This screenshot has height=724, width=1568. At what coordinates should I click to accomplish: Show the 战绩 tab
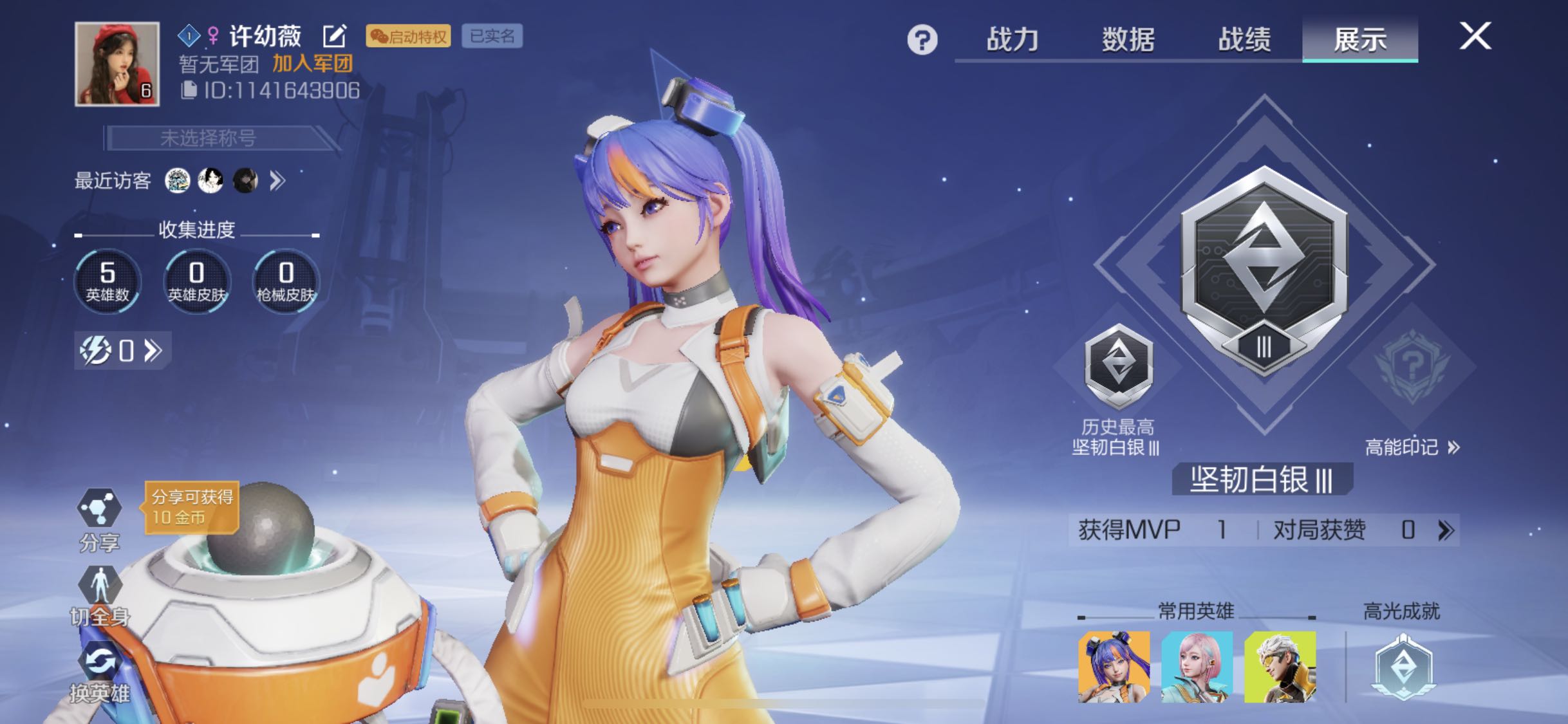pyautogui.click(x=1244, y=39)
